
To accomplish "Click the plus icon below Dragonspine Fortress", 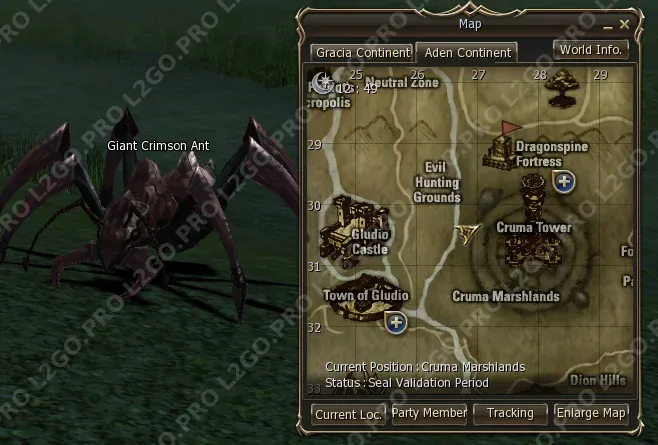I will [x=564, y=181].
